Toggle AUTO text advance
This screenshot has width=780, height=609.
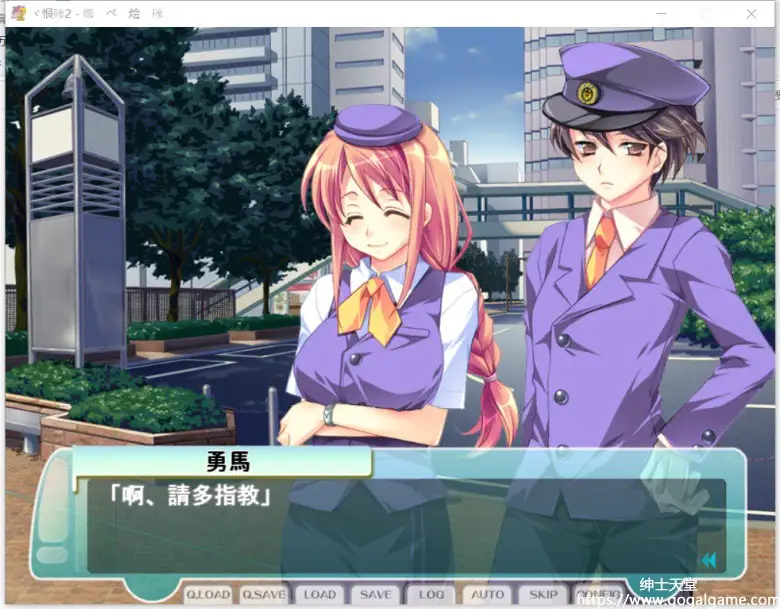pyautogui.click(x=488, y=594)
